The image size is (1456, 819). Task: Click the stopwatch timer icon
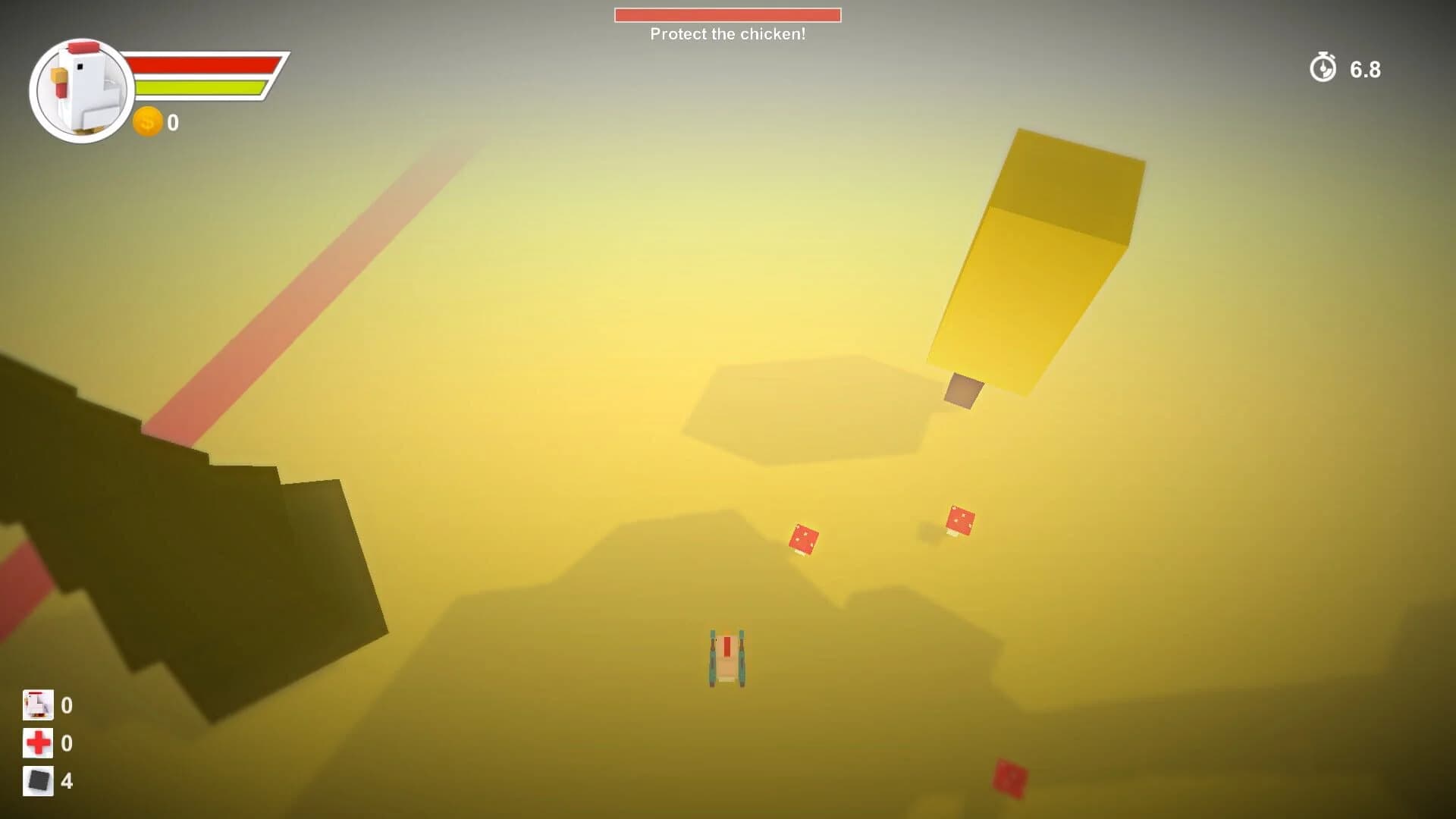click(x=1323, y=70)
